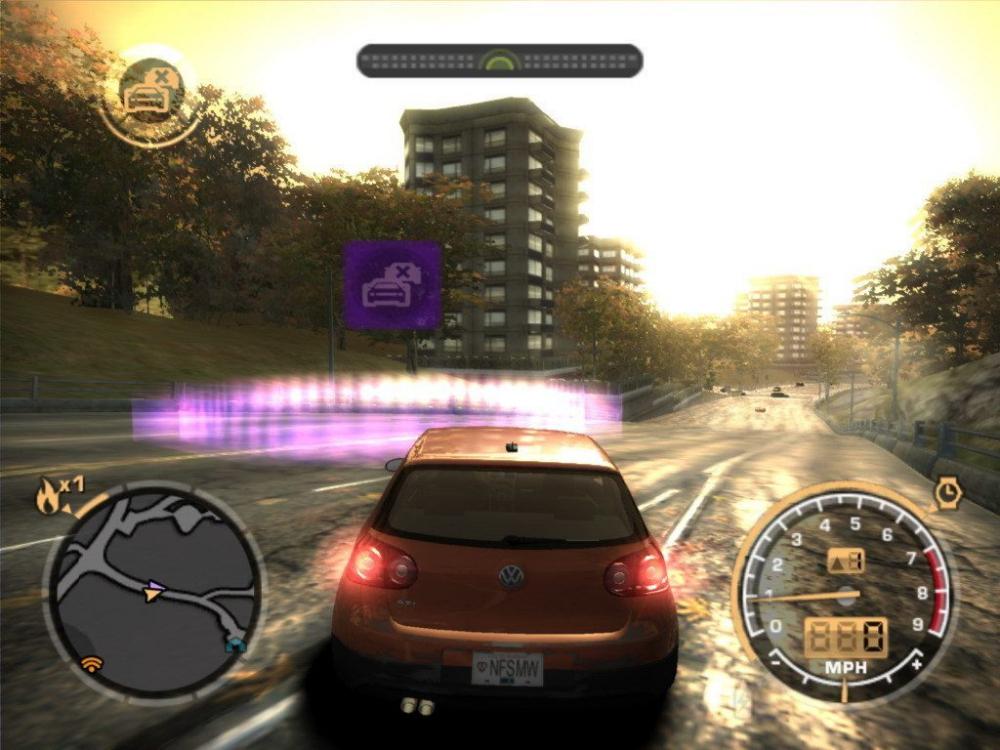Image resolution: width=1000 pixels, height=750 pixels.
Task: Activate the speedbreaker stopwatch icon
Action: [946, 491]
